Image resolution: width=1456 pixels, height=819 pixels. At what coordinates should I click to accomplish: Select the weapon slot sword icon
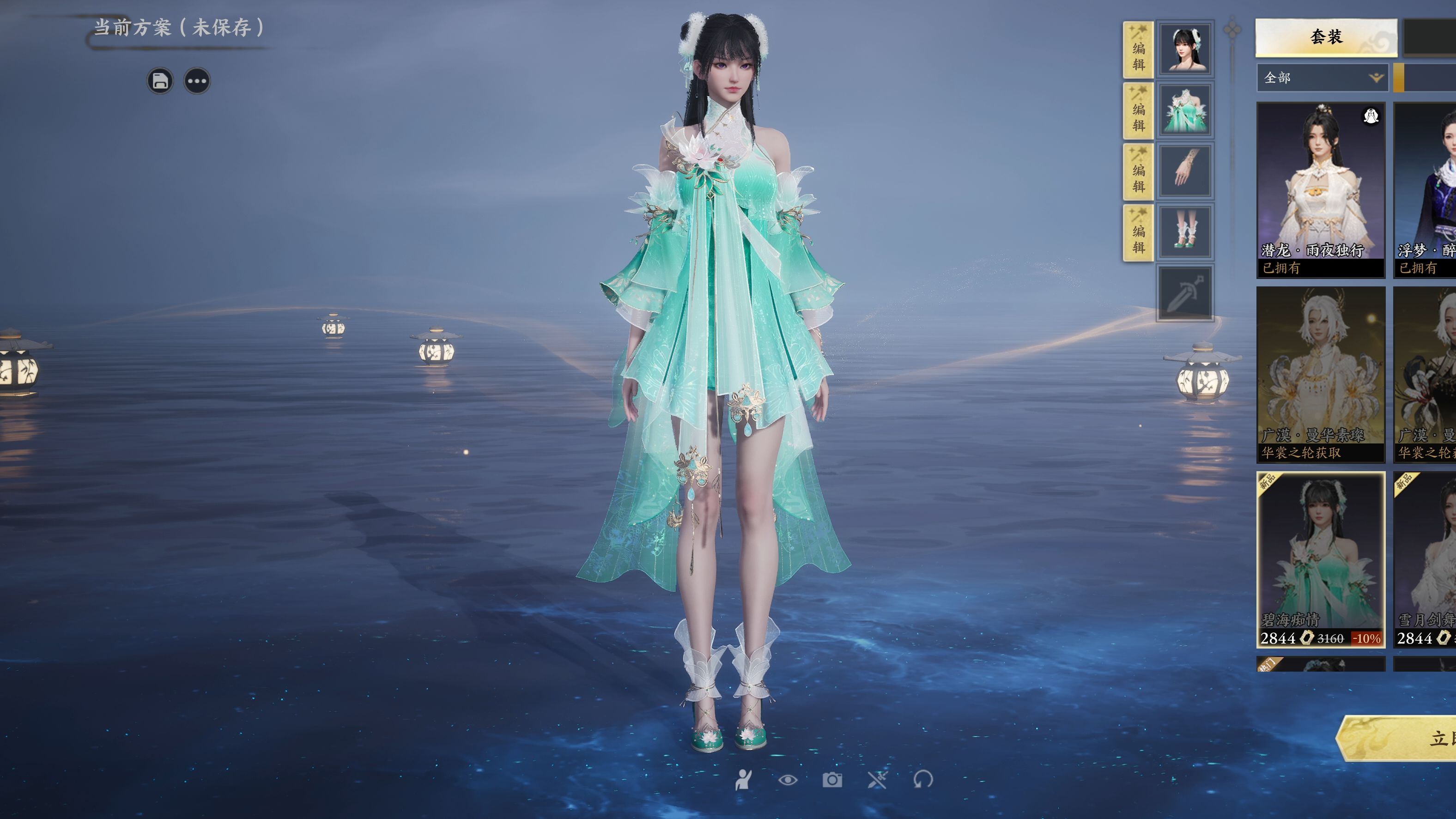[1185, 293]
